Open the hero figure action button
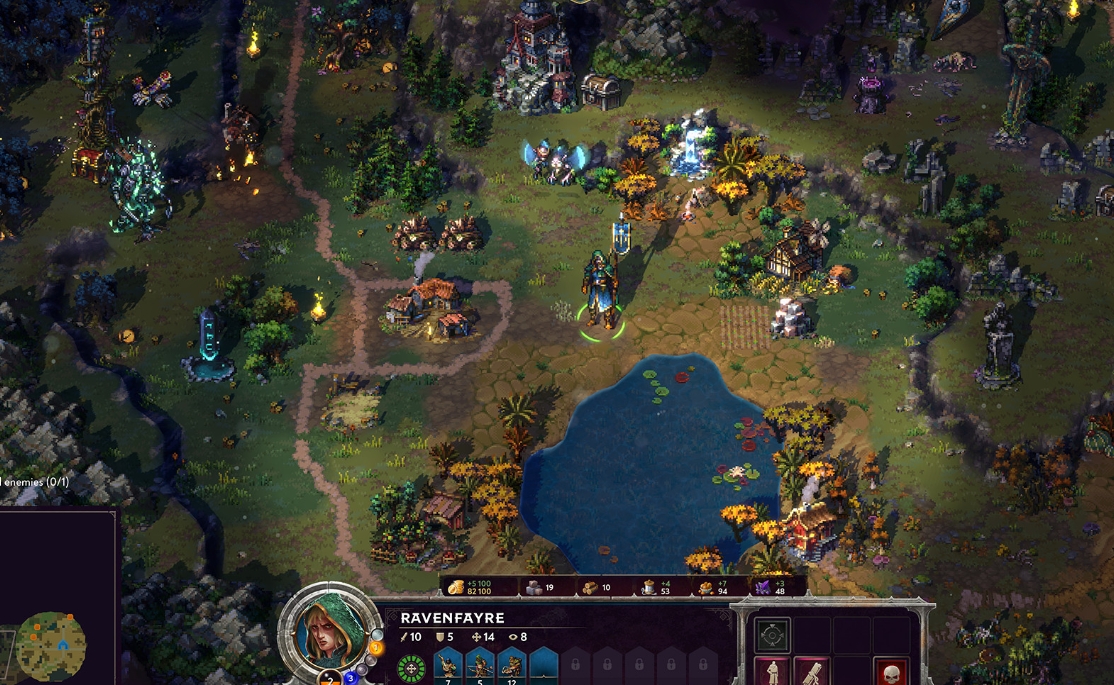 772,673
